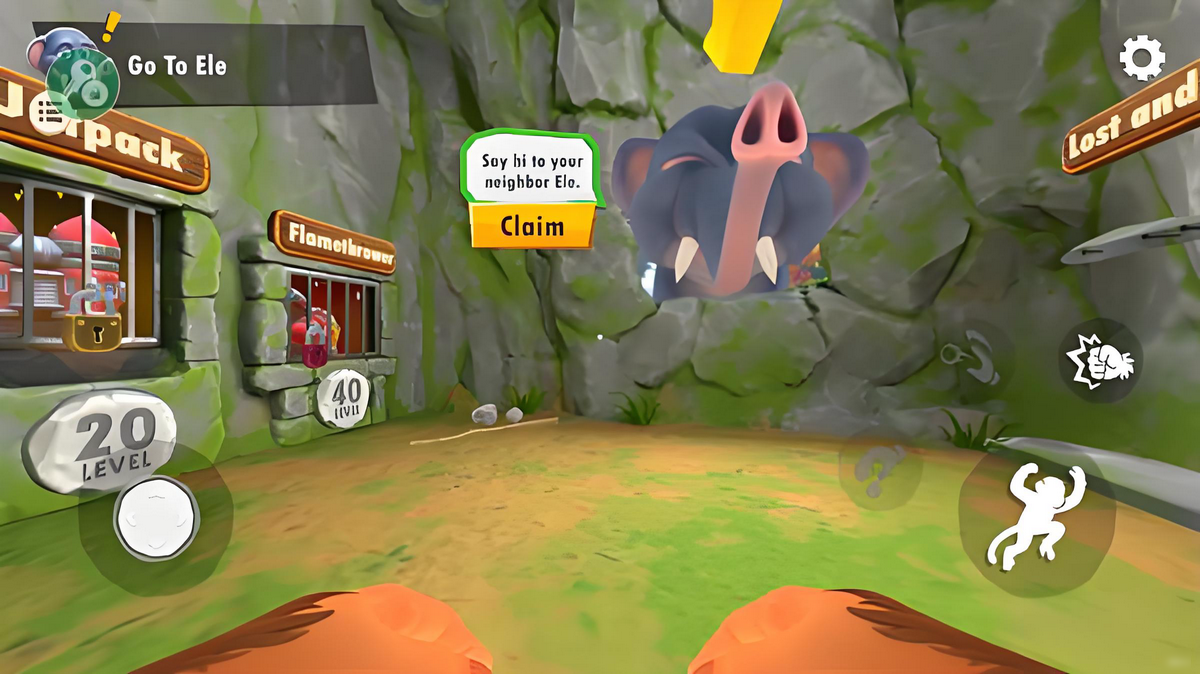Open the quest list icon
This screenshot has height=674, width=1200.
pos(46,115)
